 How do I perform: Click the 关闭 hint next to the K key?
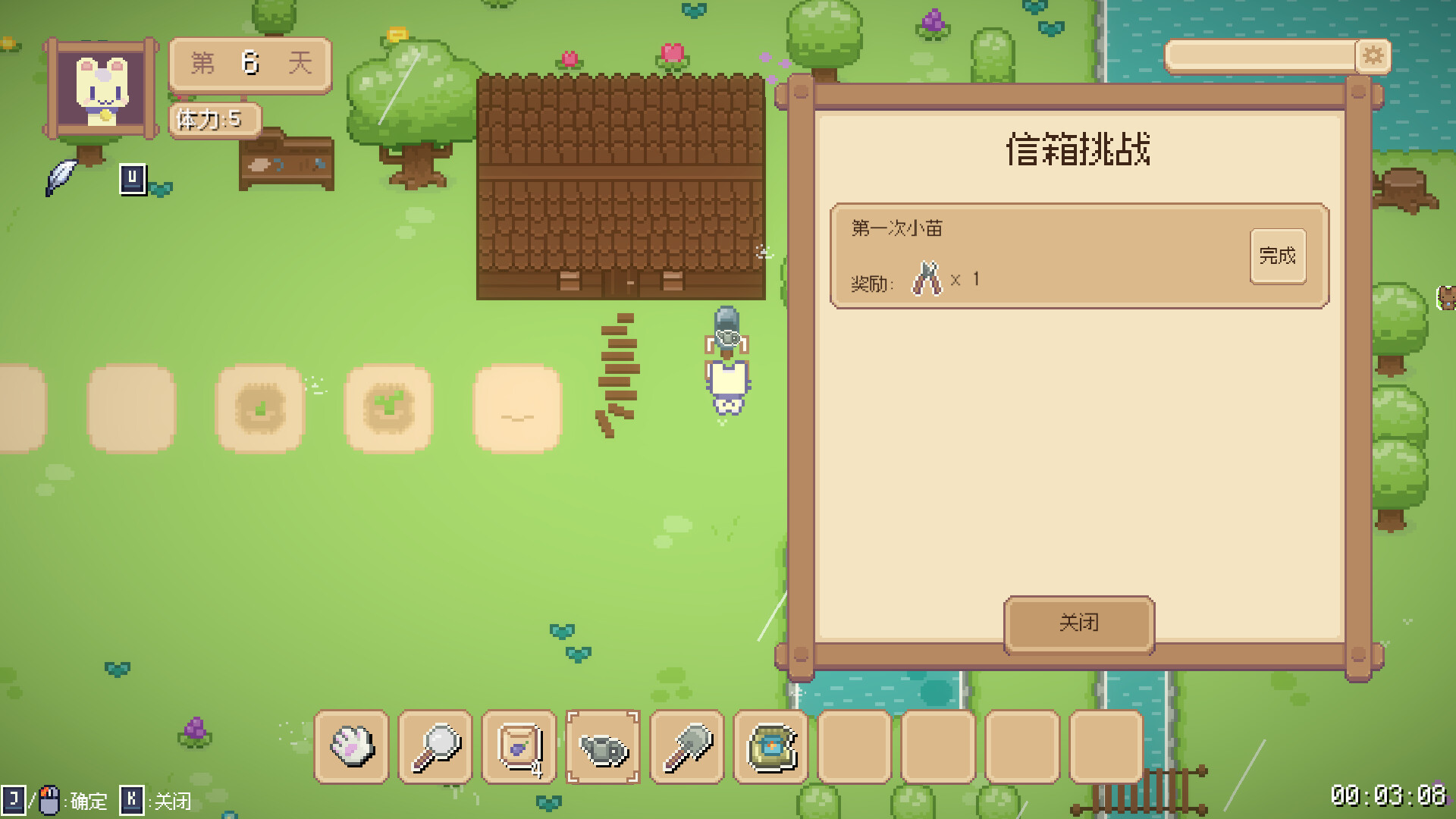point(173,801)
